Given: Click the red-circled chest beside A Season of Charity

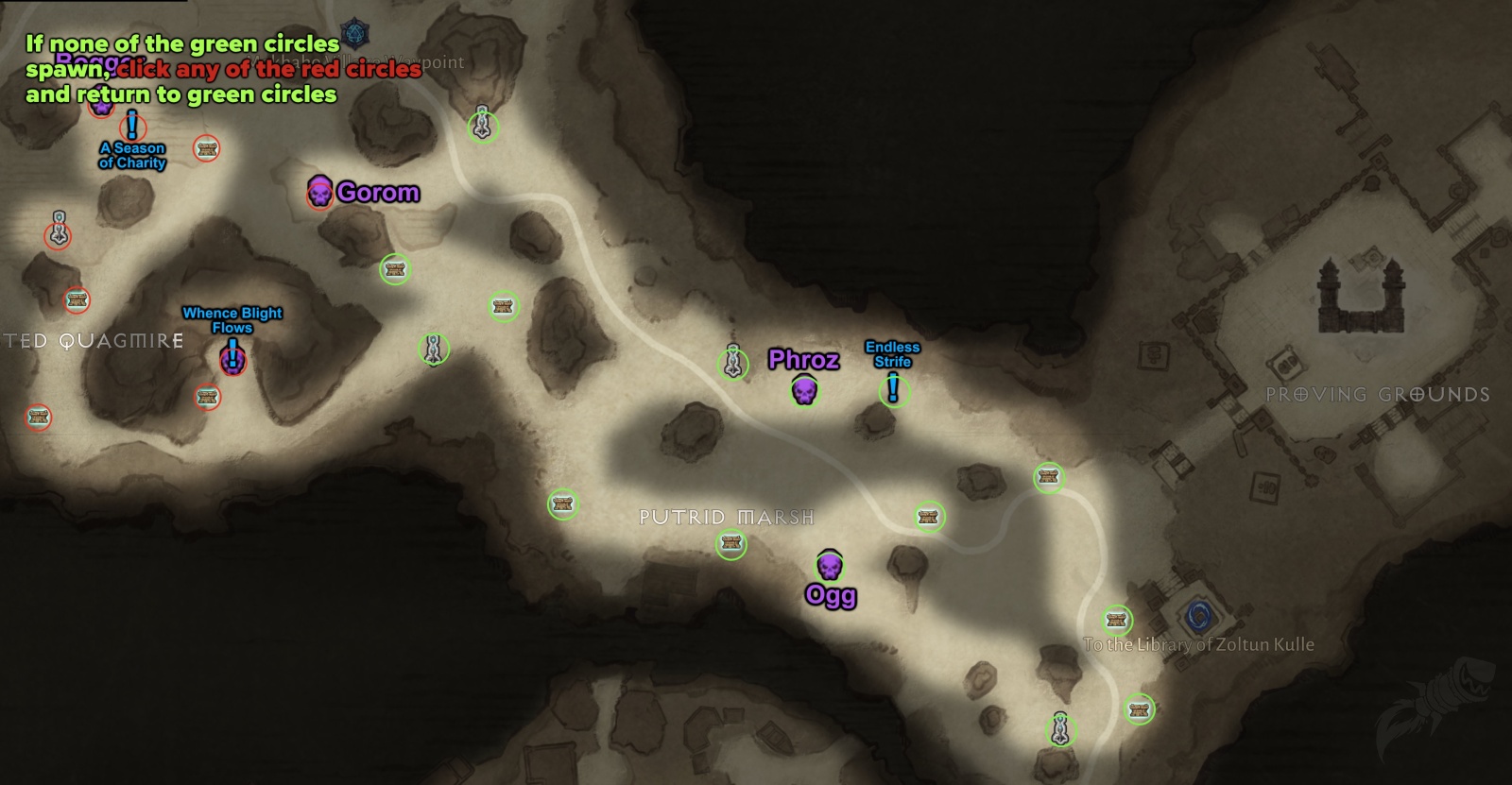Looking at the screenshot, I should coord(206,148).
